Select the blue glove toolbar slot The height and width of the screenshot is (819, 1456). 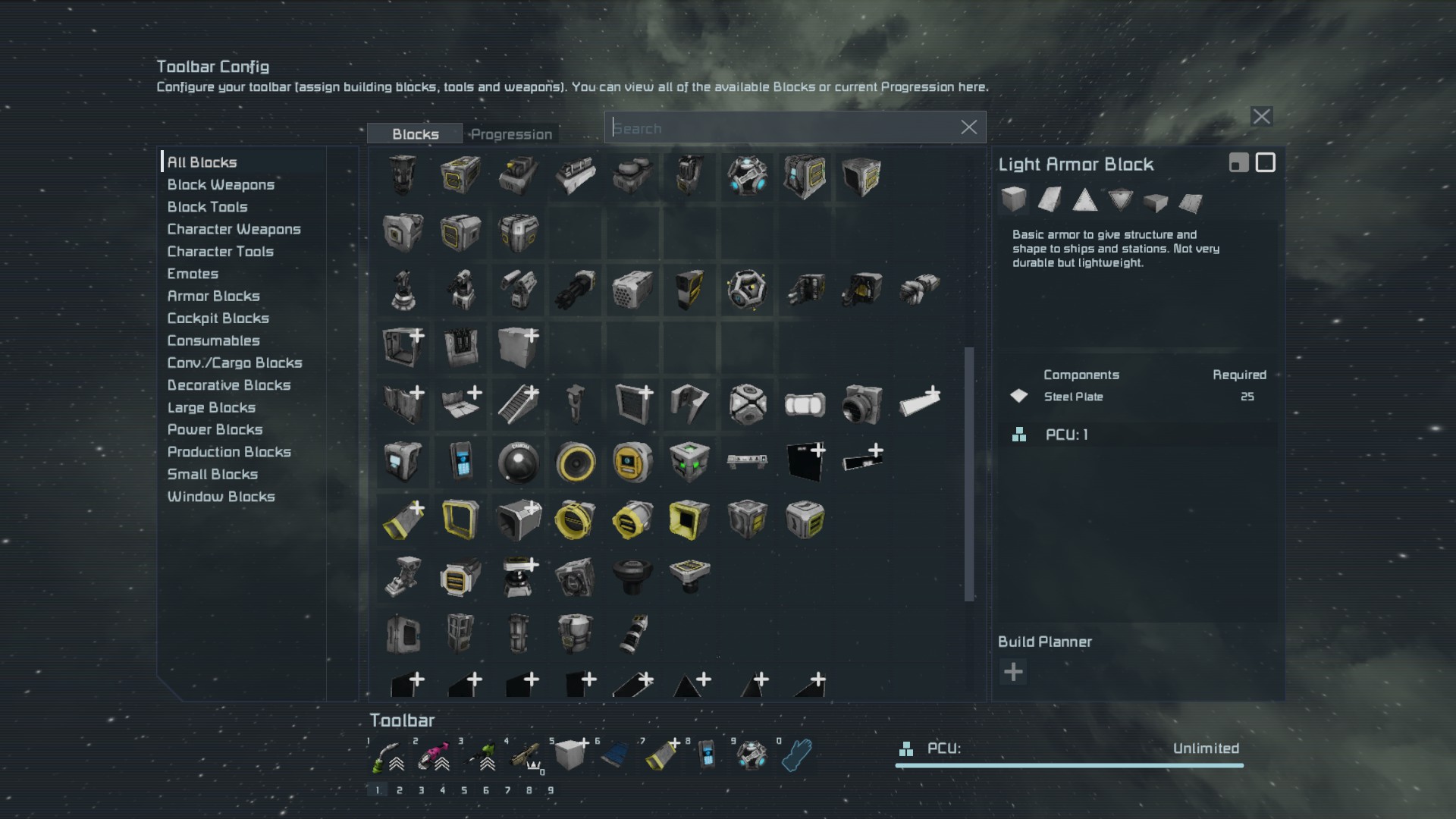coord(796,755)
